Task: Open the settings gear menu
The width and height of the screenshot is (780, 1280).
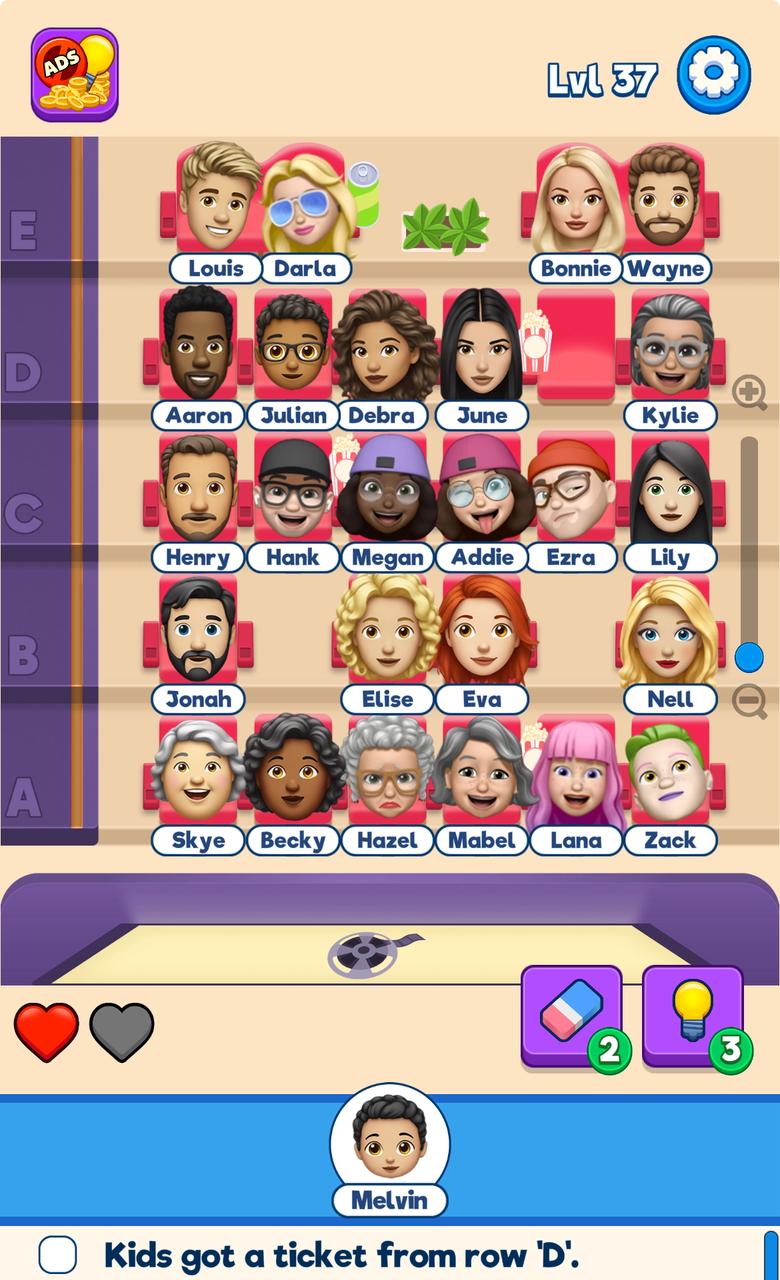Action: [714, 75]
